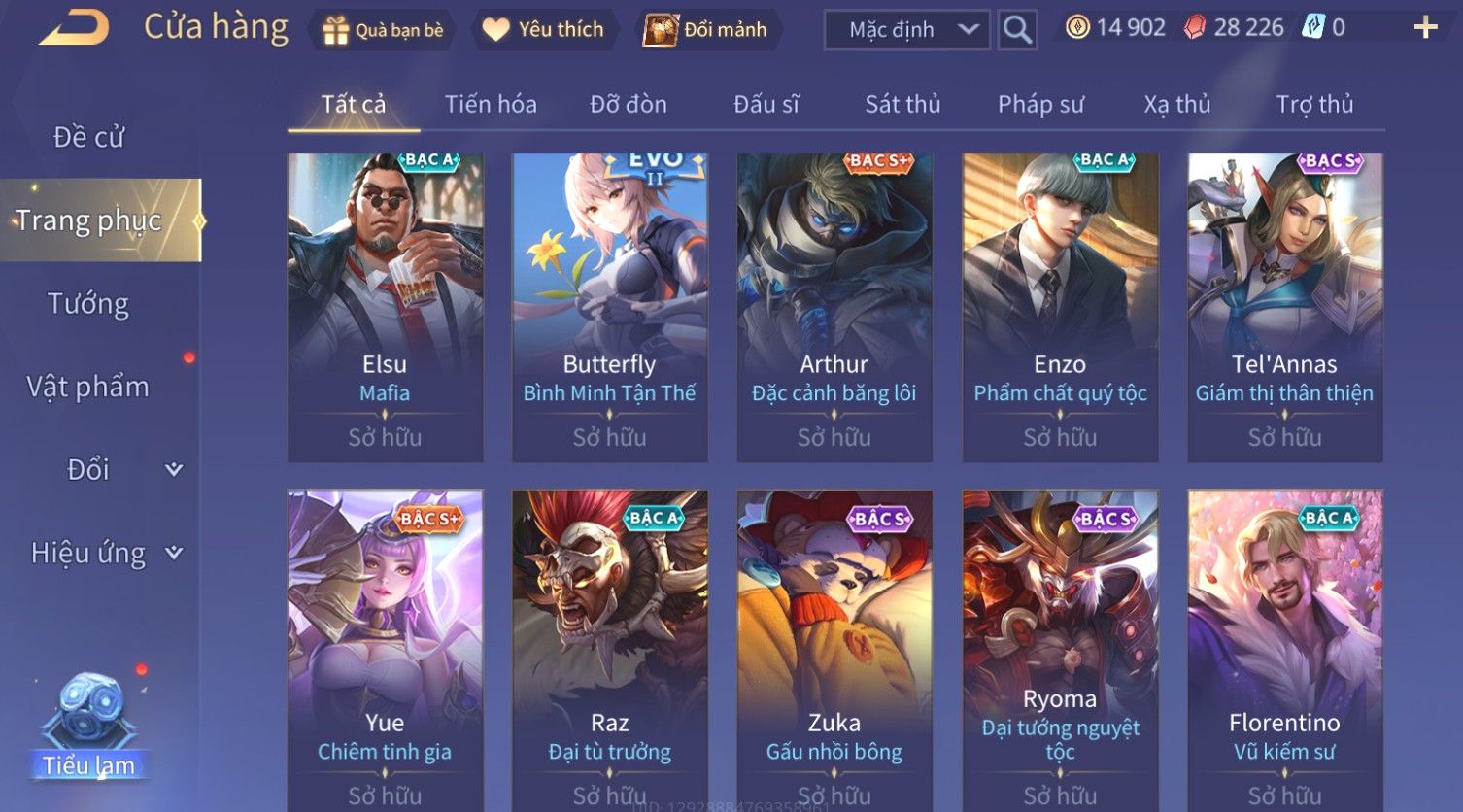The image size is (1463, 812).
Task: Click the magnifying glass search button
Action: pos(1017,30)
